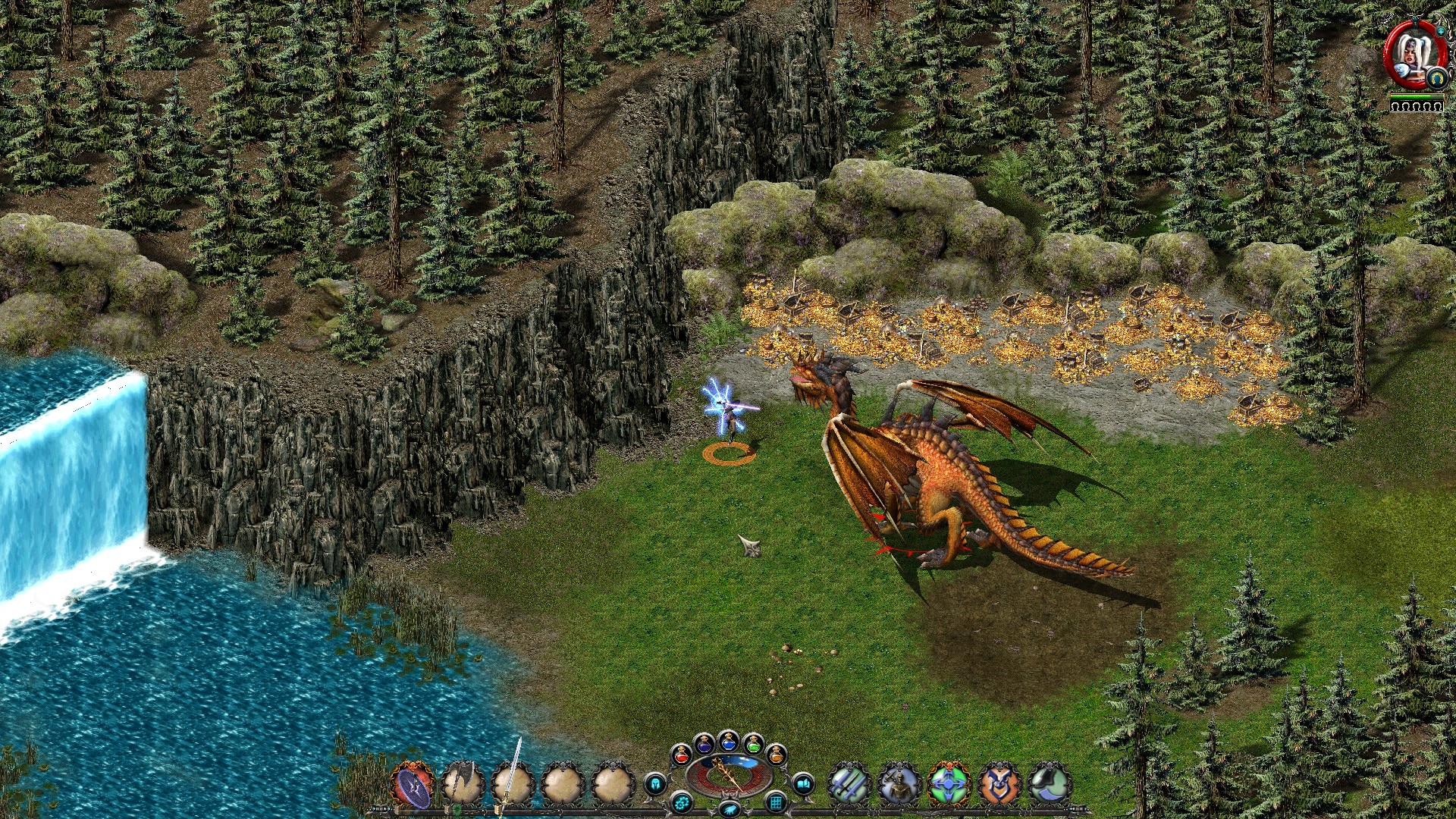This screenshot has height=819, width=1456.
Task: Activate the blue horned mask skill
Action: point(999,784)
